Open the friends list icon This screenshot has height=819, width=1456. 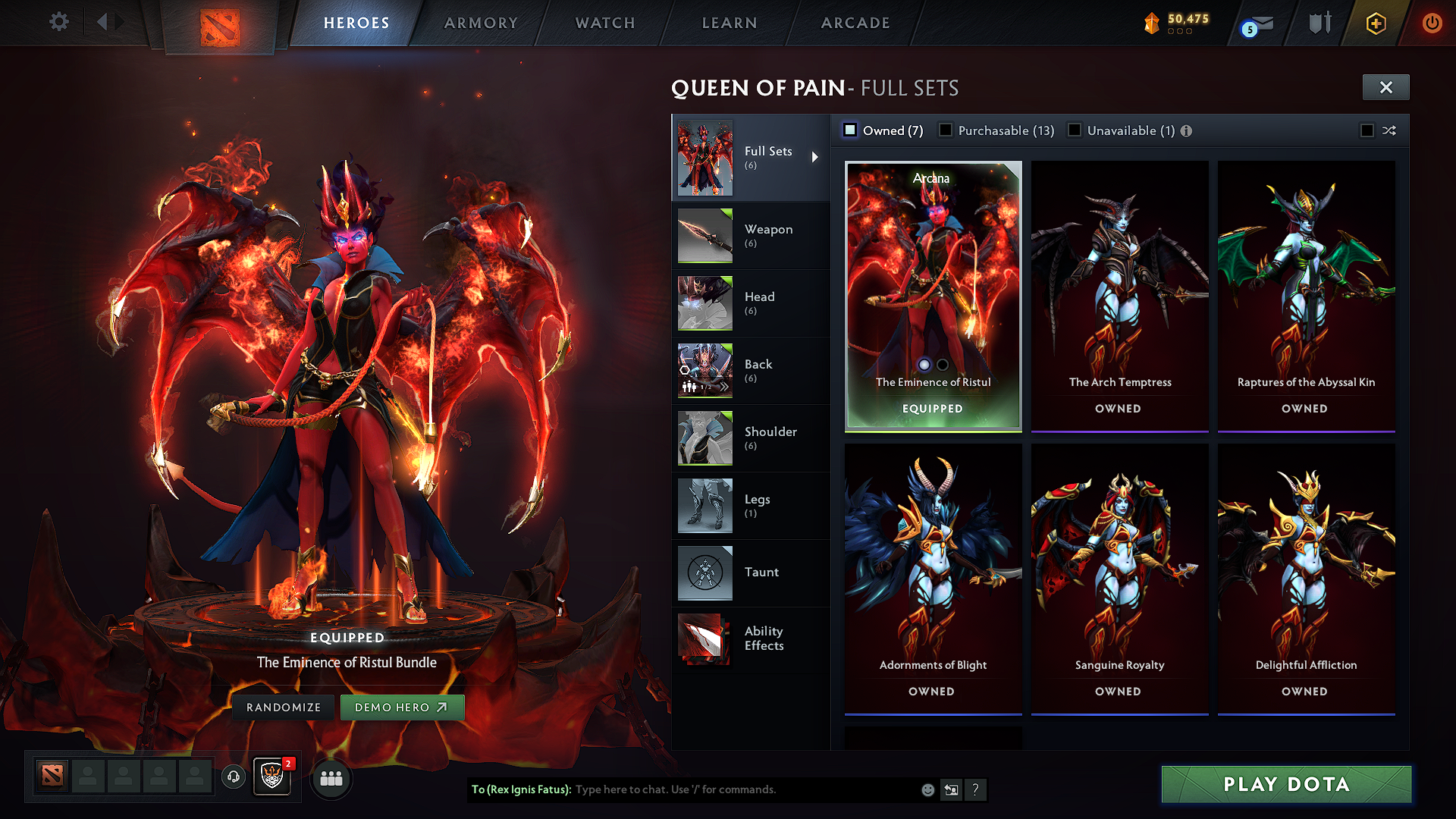[x=331, y=778]
